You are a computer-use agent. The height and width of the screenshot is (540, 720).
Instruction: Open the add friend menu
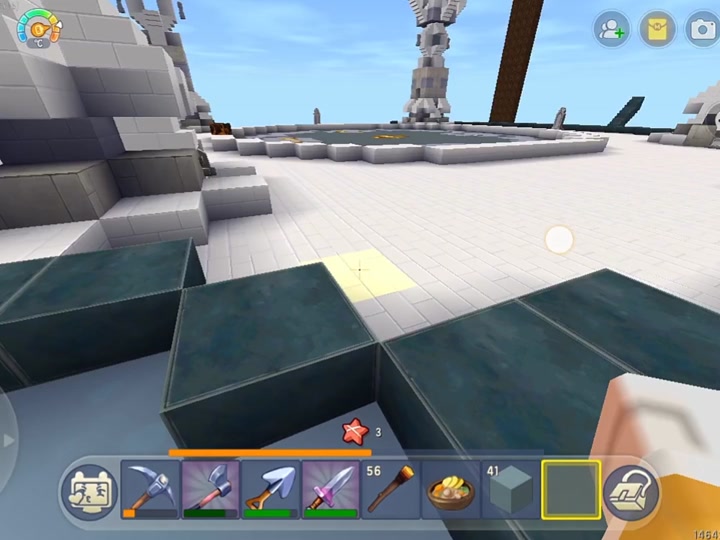coord(610,30)
